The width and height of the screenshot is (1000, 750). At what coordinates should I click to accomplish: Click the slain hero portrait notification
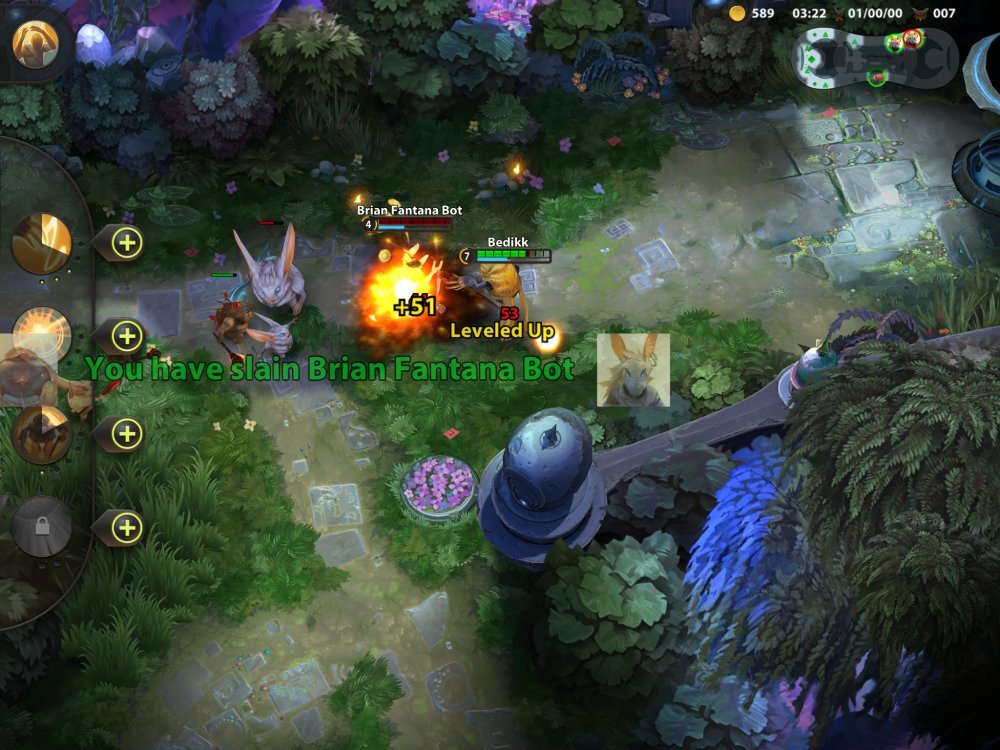tap(633, 370)
